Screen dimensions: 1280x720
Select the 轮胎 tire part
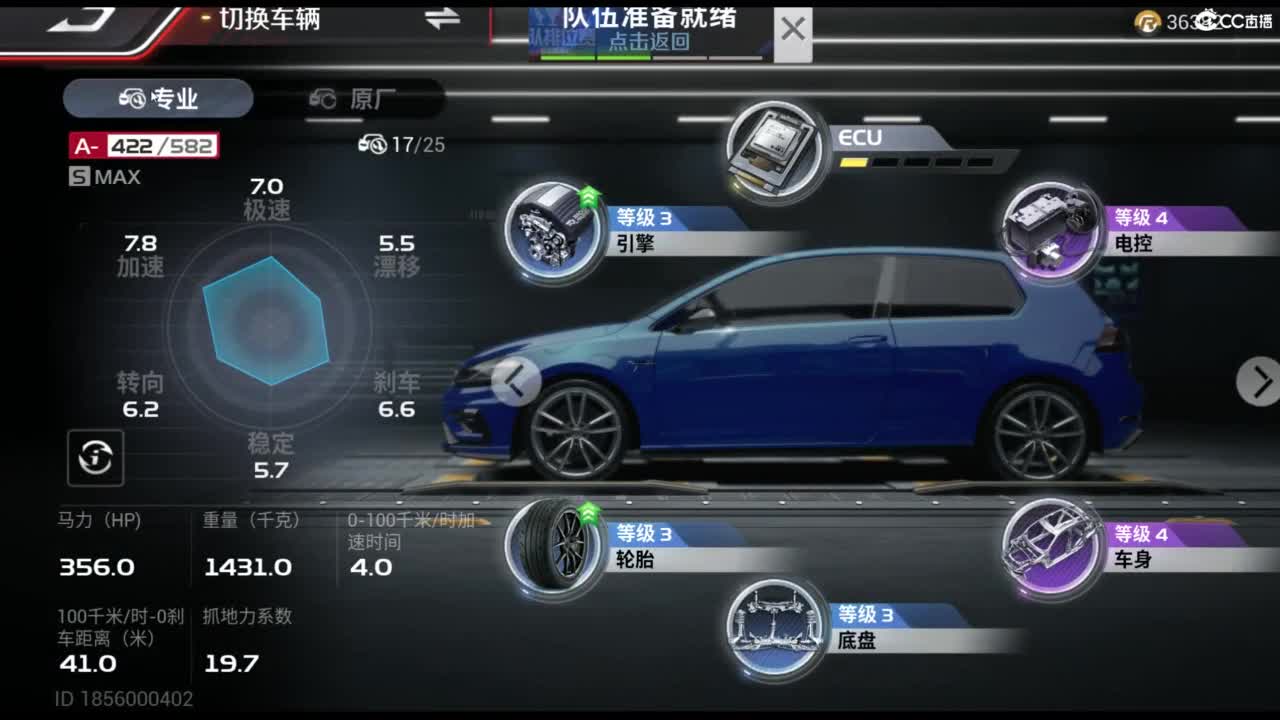(555, 546)
